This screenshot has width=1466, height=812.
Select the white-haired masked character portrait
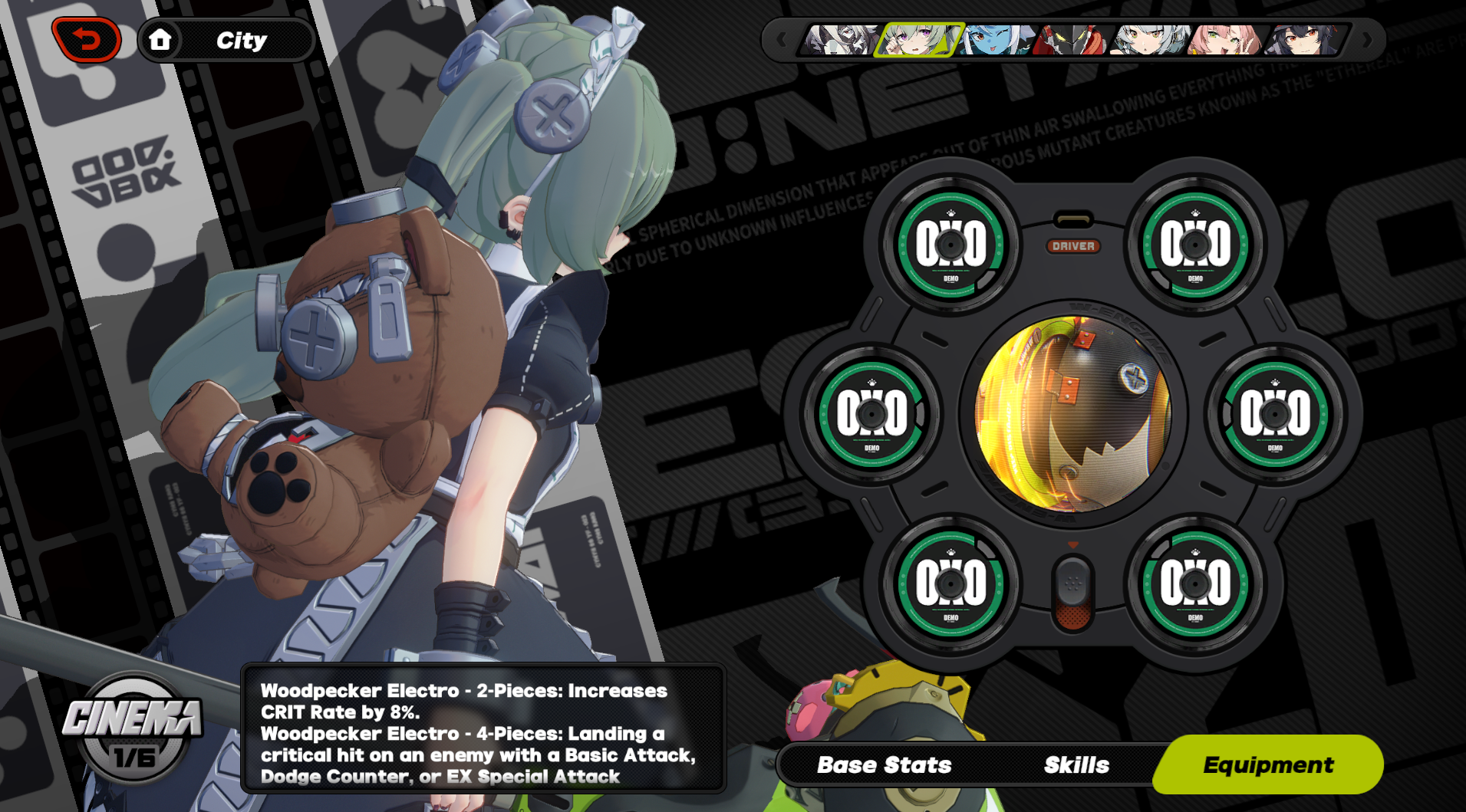(840, 39)
